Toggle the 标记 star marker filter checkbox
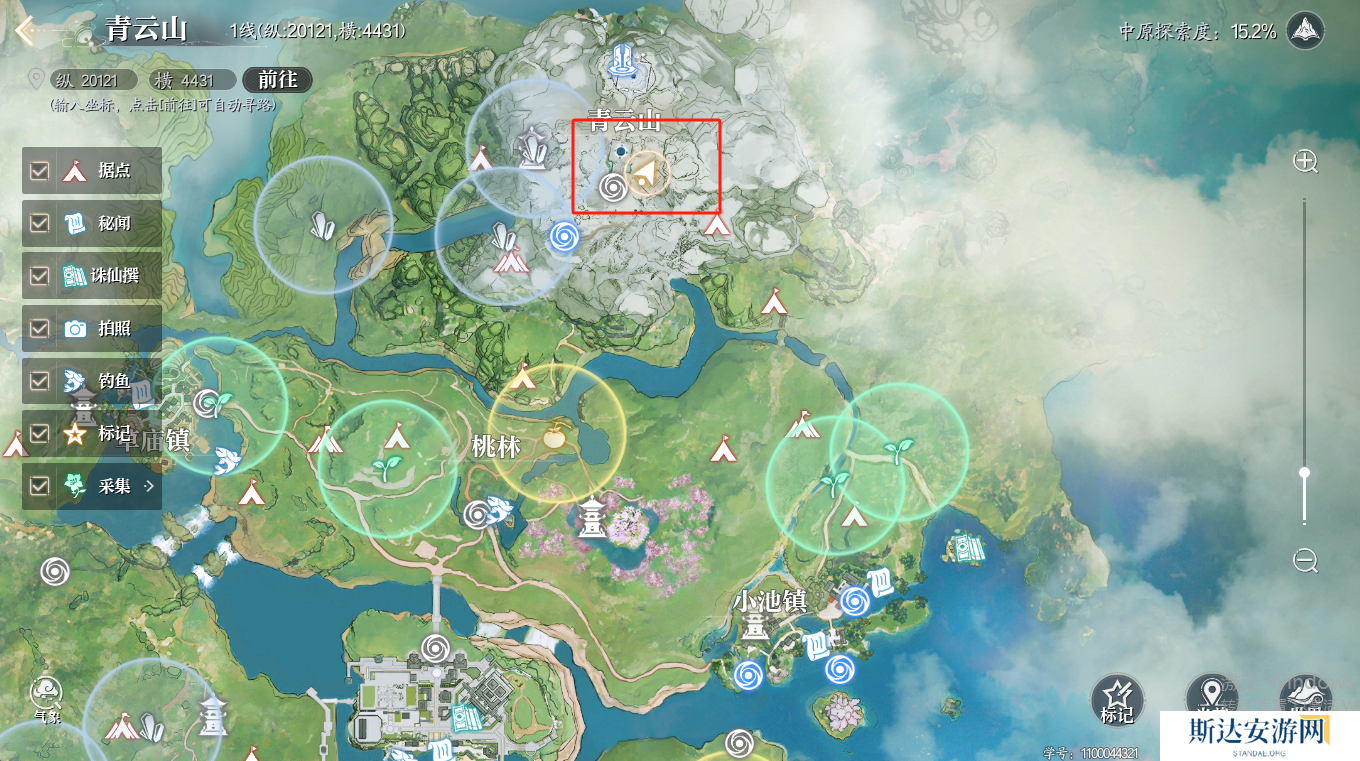1360x761 pixels. pyautogui.click(x=40, y=433)
